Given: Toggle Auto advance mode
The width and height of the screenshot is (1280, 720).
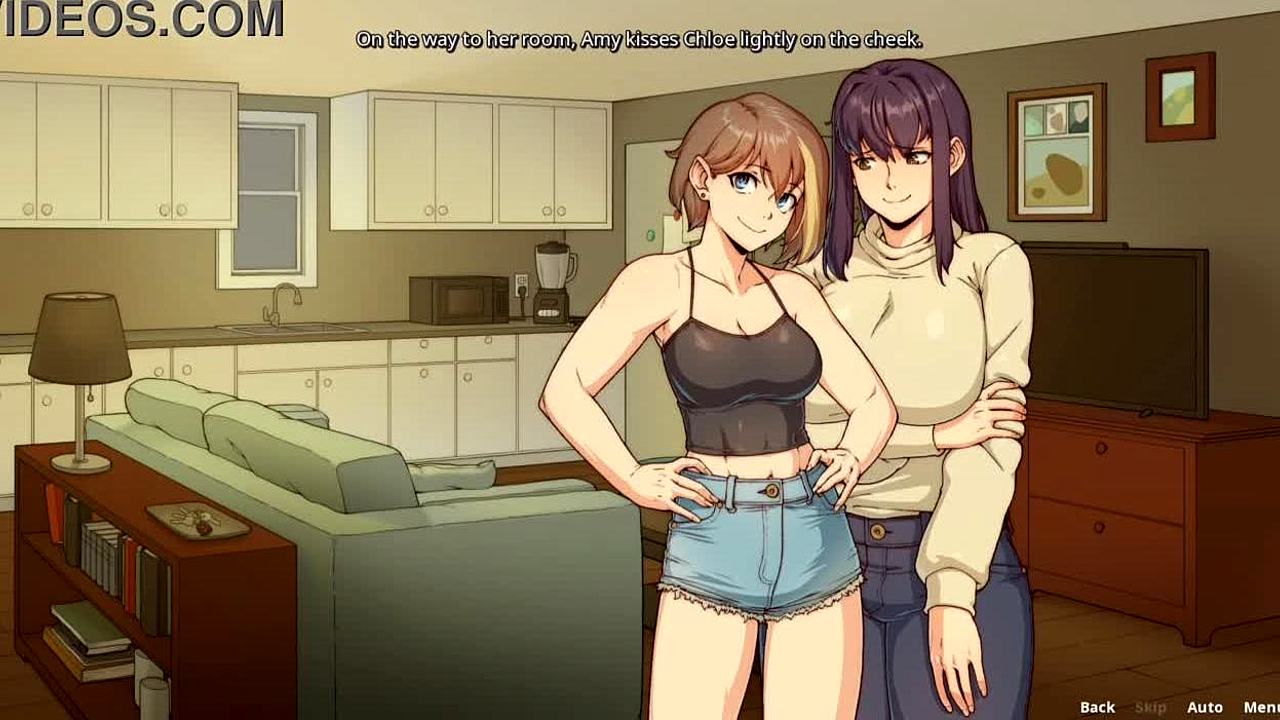Looking at the screenshot, I should pos(1204,707).
